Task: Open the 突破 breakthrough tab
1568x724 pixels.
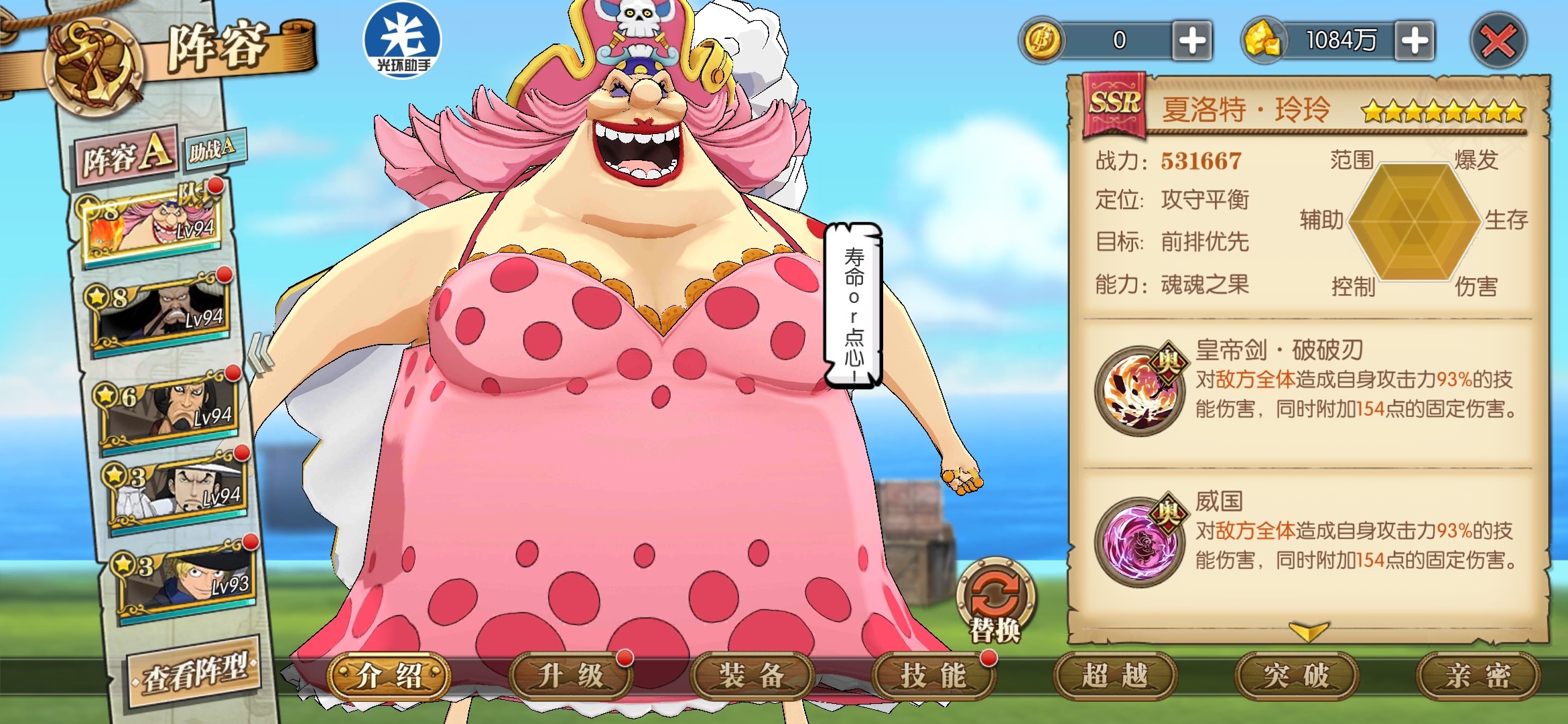Action: coord(1297,676)
